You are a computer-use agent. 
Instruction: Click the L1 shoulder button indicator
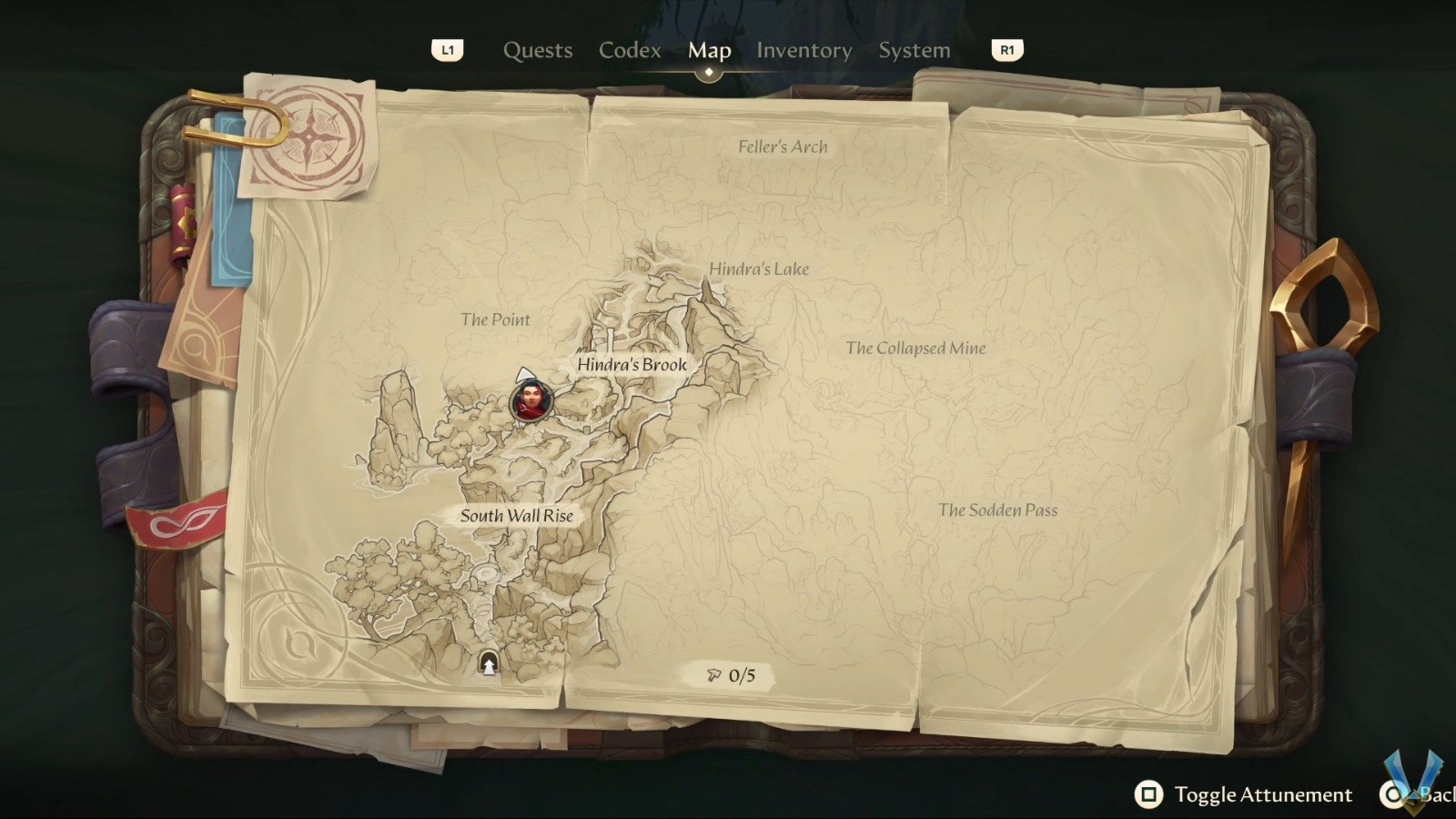point(447,51)
